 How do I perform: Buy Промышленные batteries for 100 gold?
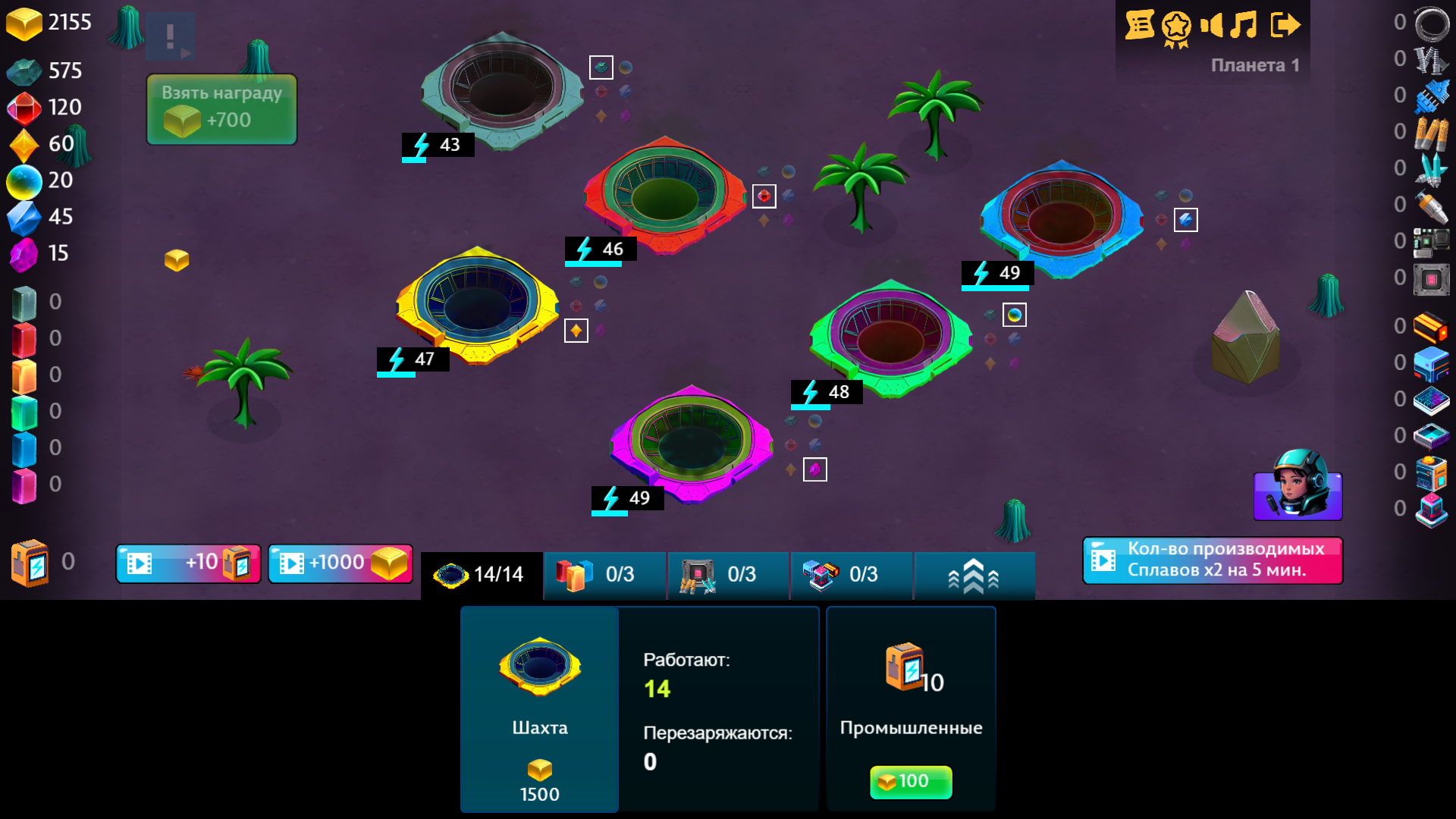[x=910, y=782]
